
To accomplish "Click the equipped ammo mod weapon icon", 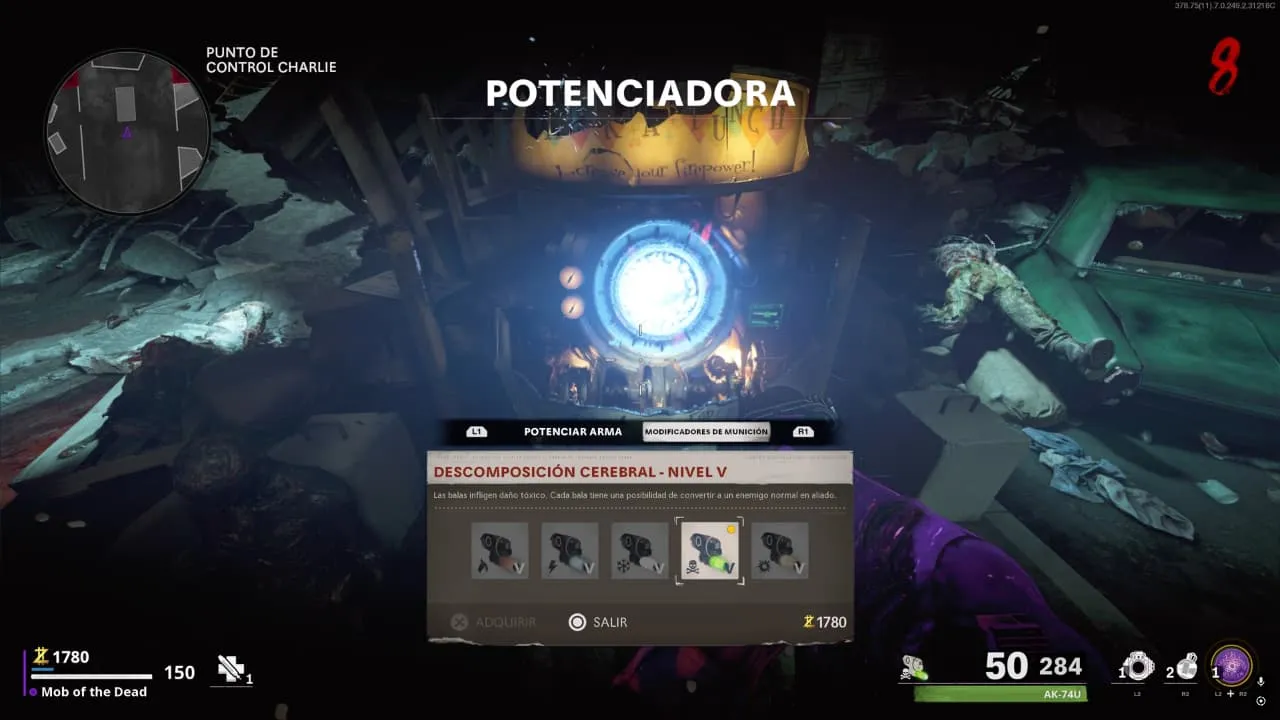I will 913,668.
